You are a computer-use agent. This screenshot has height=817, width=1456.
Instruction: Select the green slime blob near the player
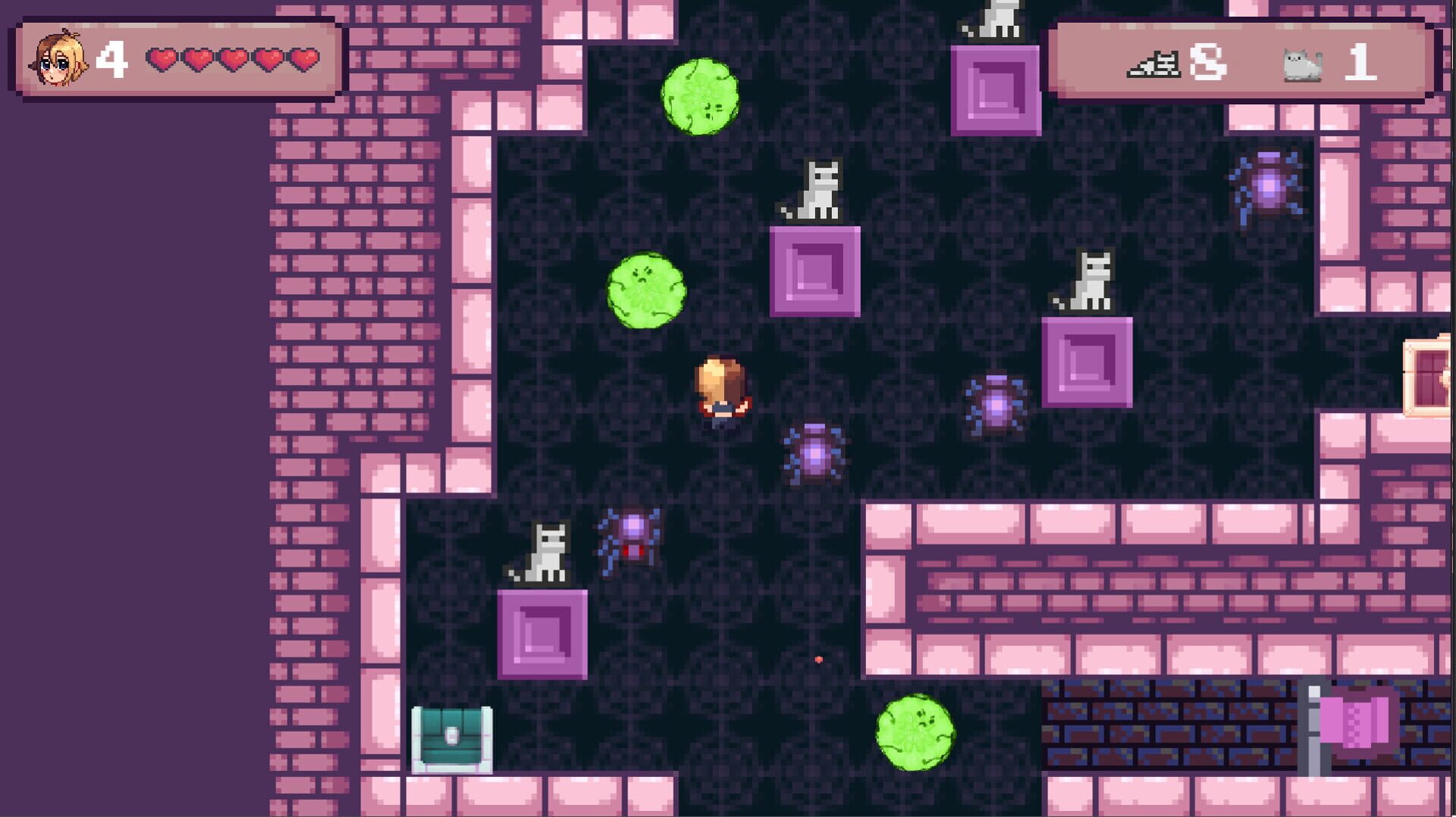pyautogui.click(x=646, y=292)
